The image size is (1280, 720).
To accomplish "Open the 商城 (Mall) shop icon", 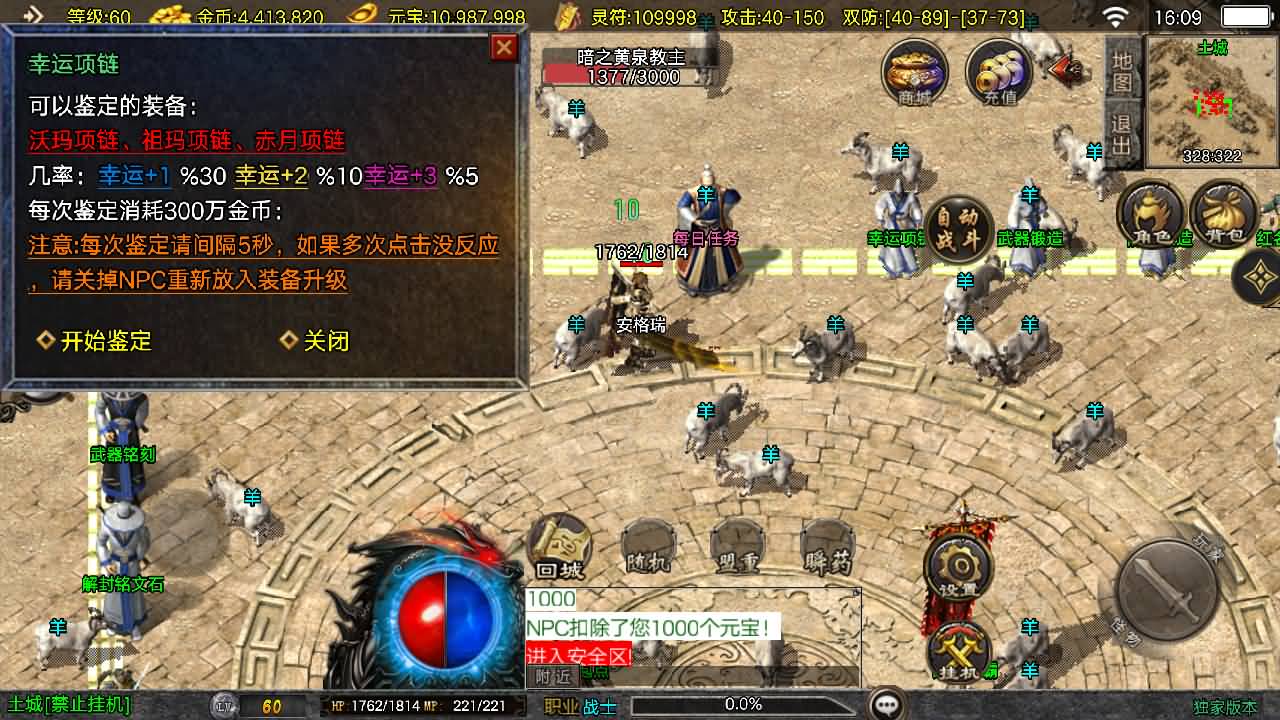I will [x=913, y=70].
